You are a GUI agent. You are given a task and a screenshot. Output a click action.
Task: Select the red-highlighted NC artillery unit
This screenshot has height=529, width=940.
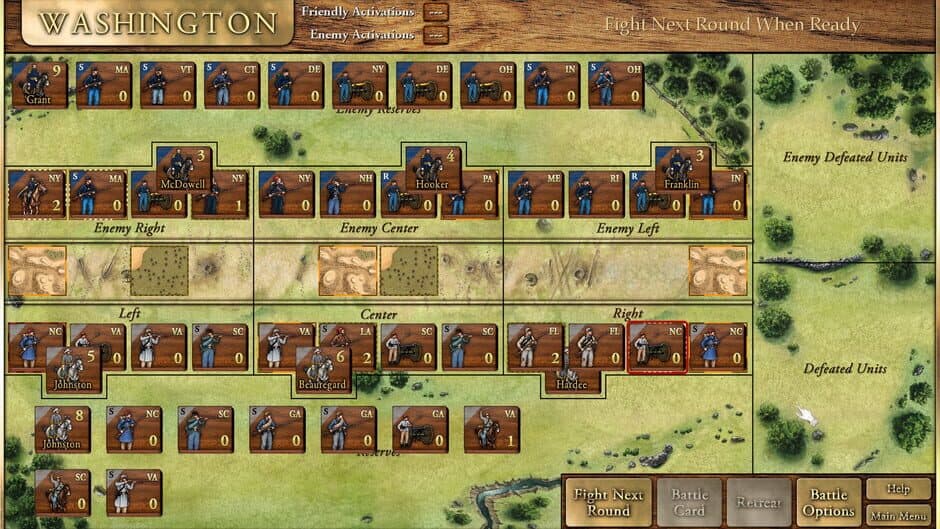point(657,346)
